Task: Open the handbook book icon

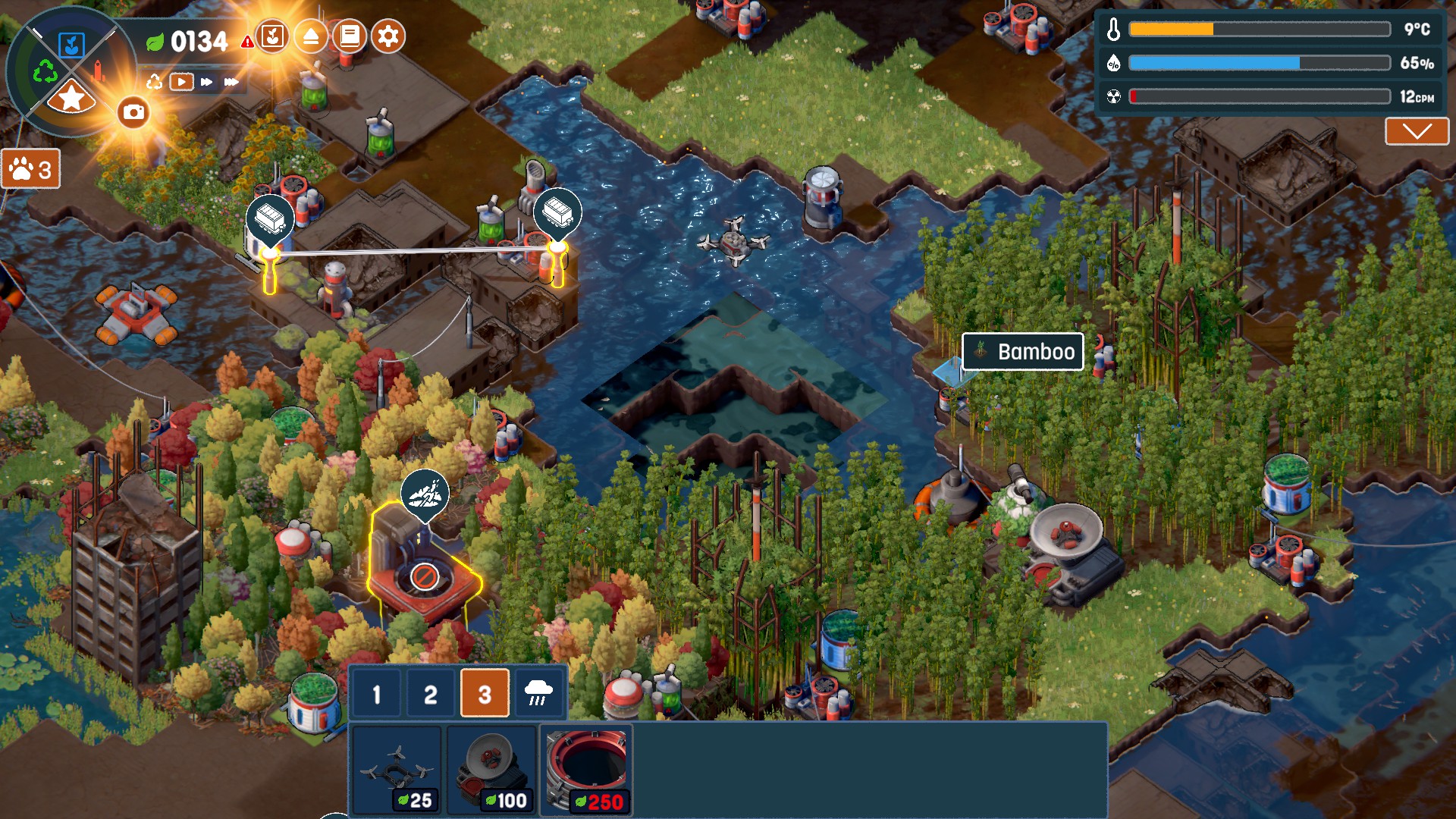Action: point(349,36)
